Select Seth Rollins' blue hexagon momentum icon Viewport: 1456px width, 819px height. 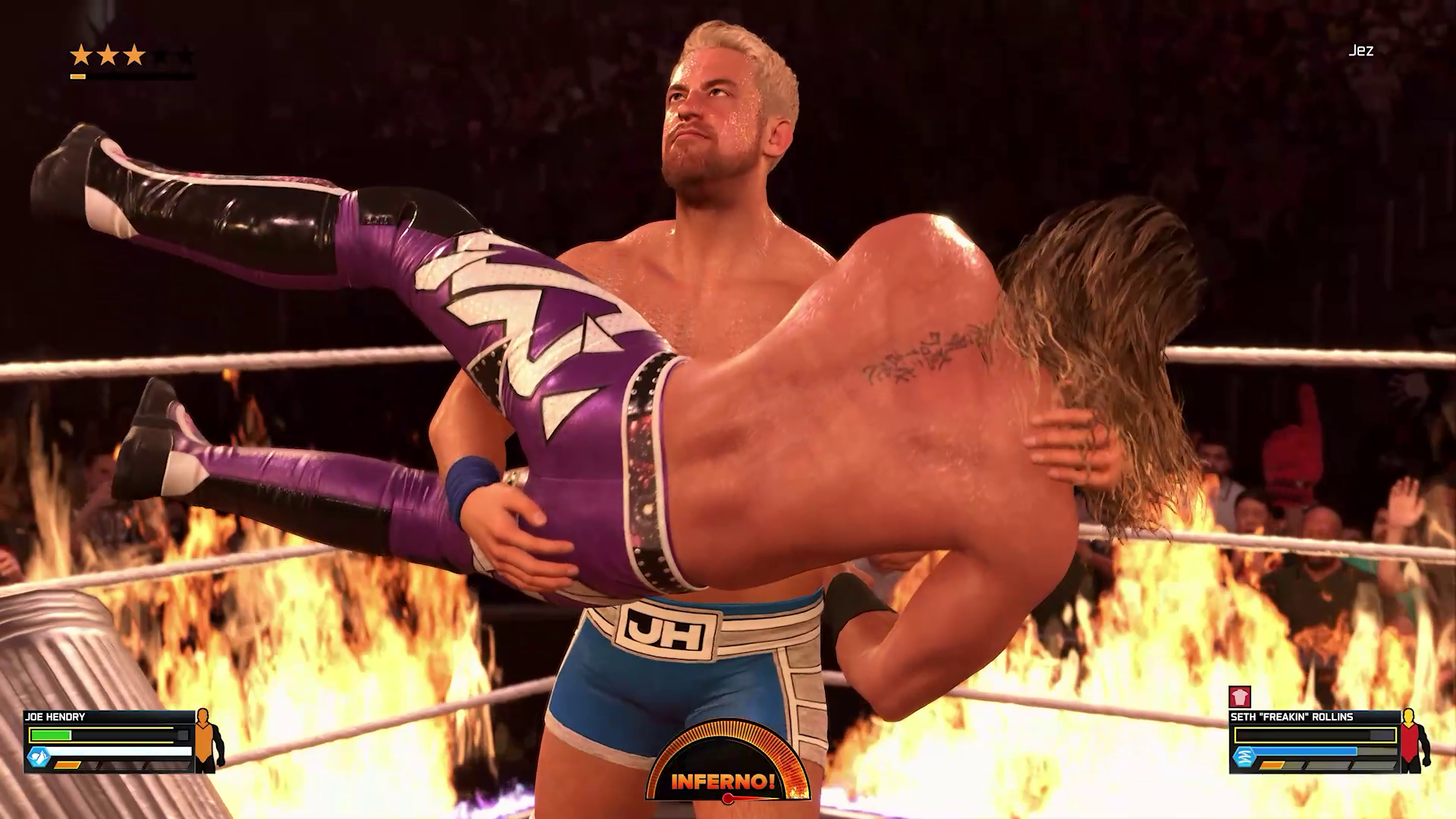(1244, 756)
